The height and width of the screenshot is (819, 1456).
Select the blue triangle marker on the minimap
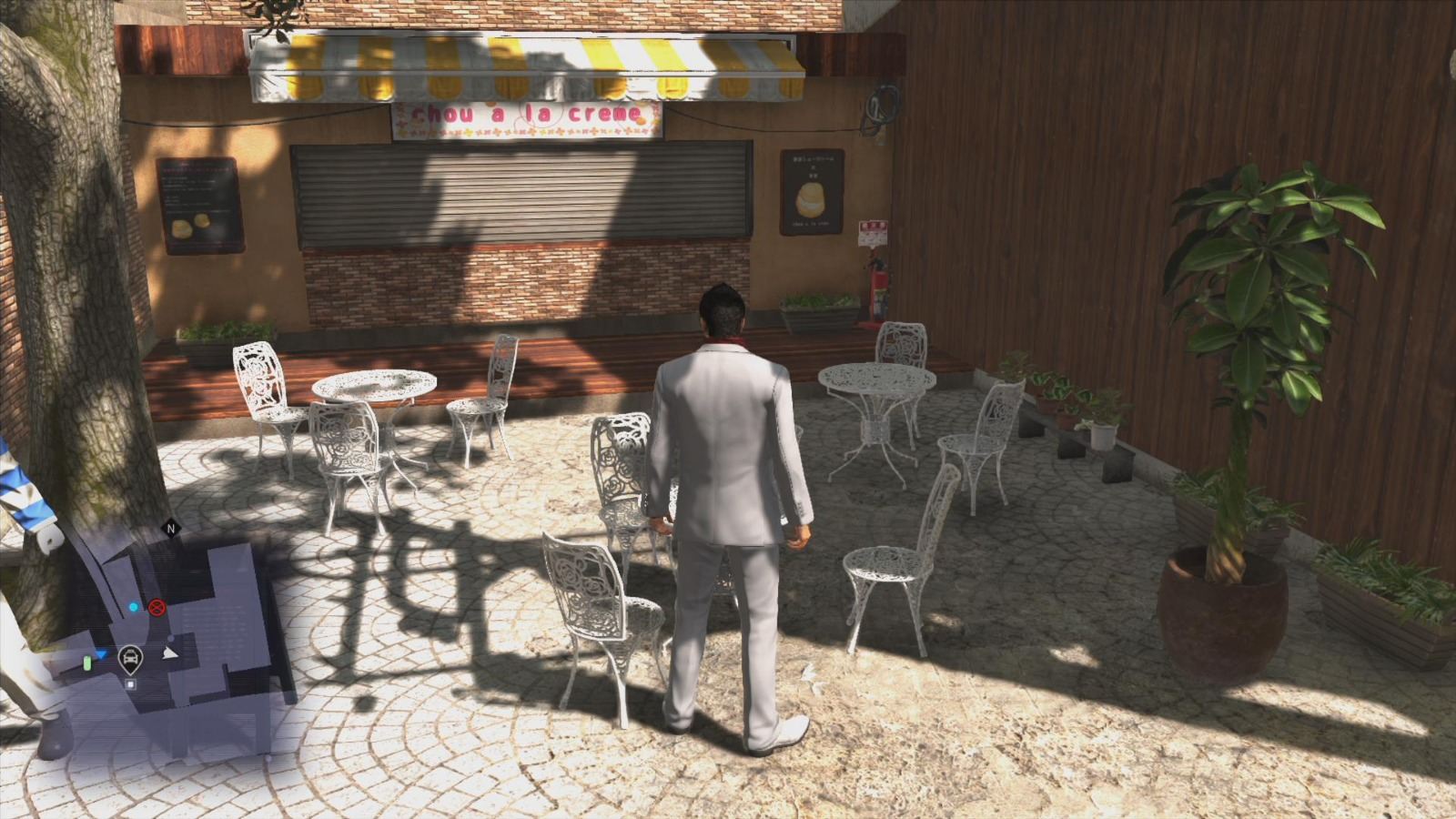tap(102, 655)
